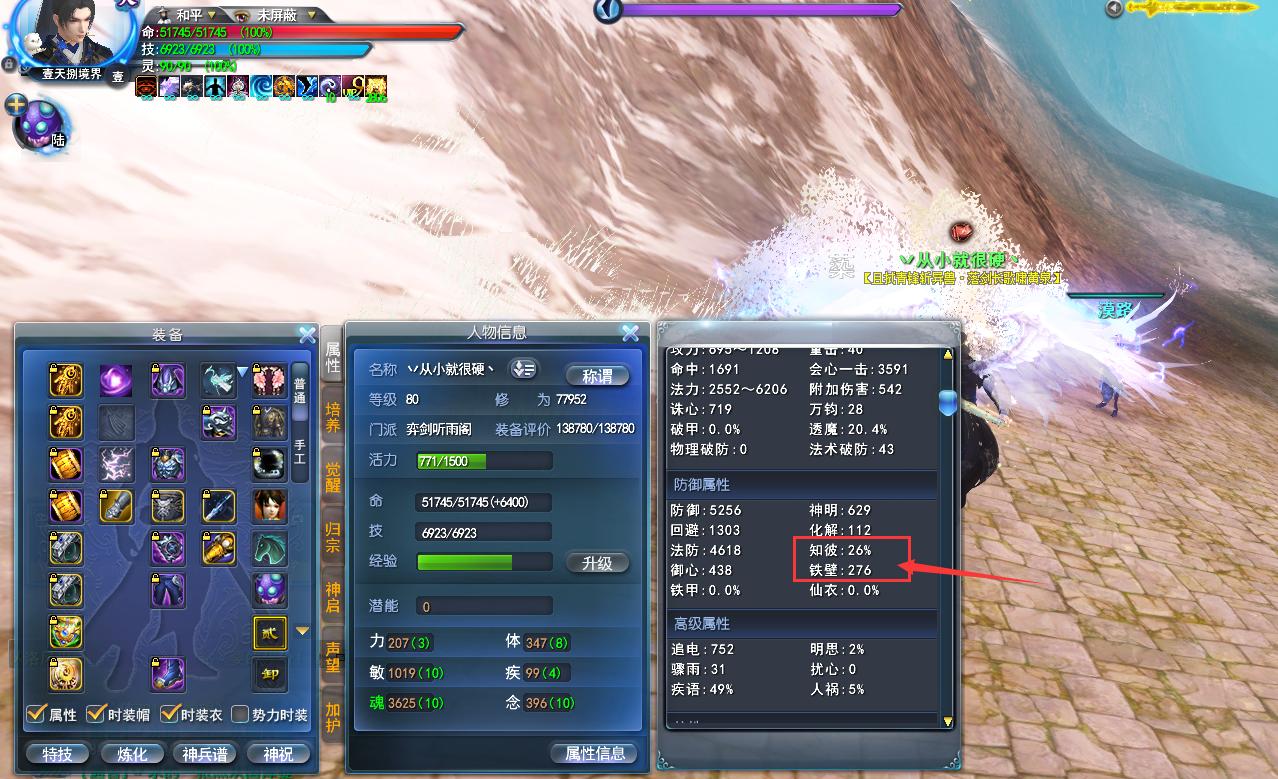Toggle the 时装衣 fashion clothing checkbox
The height and width of the screenshot is (779, 1278).
tap(169, 714)
